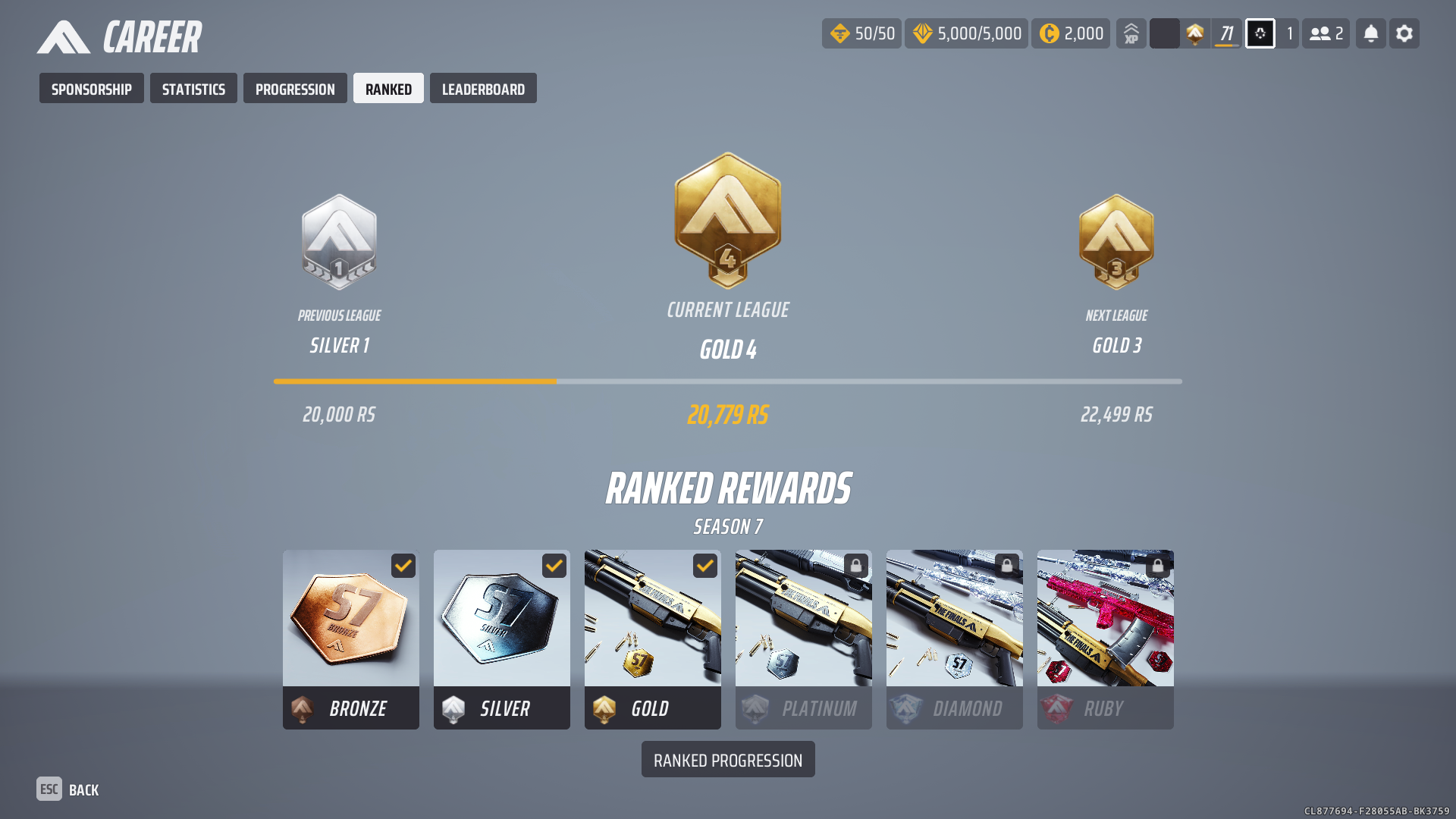Click the 5,000/5,000 gem currency counter

966,34
